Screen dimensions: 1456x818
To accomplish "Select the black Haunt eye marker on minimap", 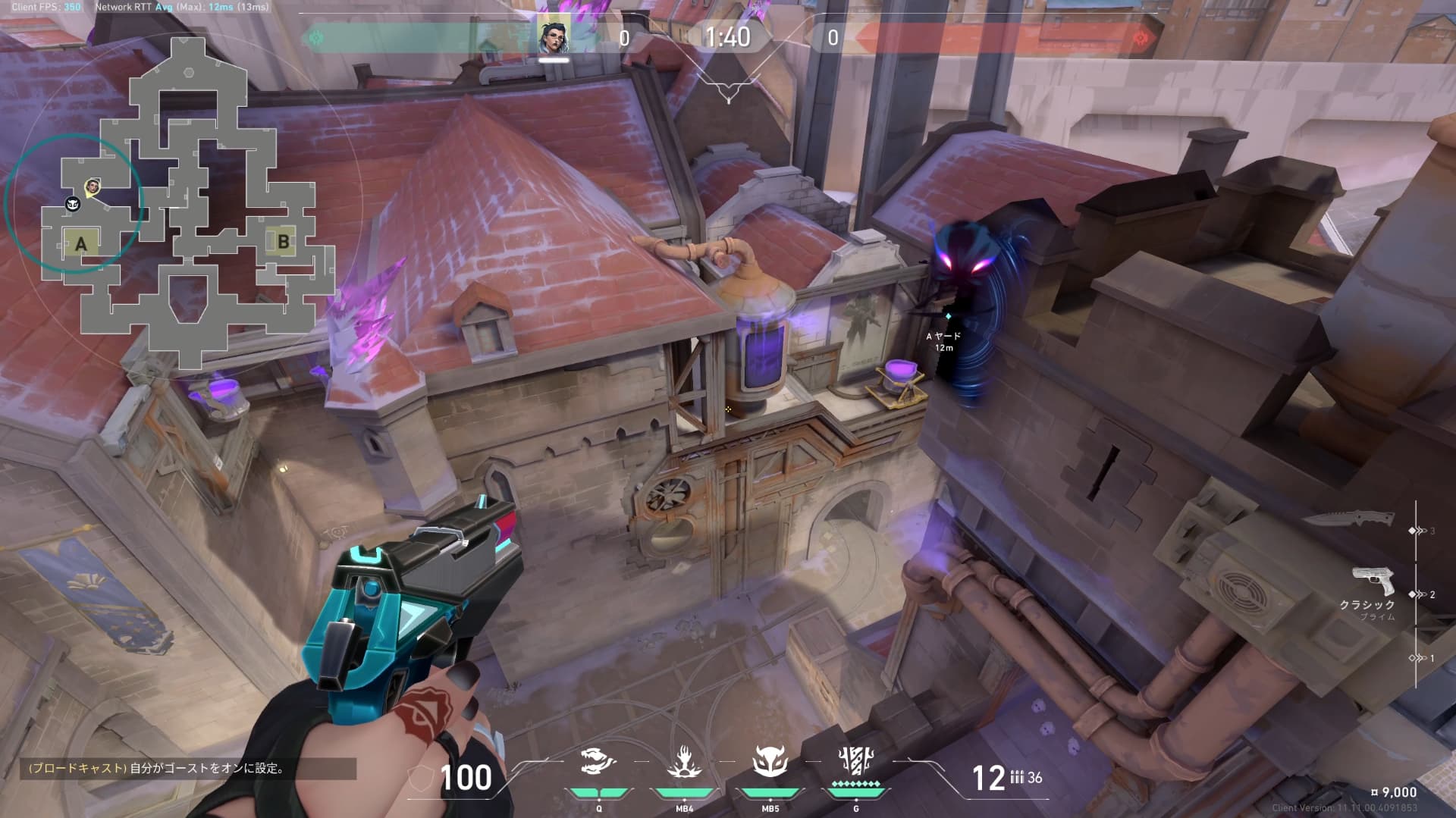I will [x=73, y=203].
